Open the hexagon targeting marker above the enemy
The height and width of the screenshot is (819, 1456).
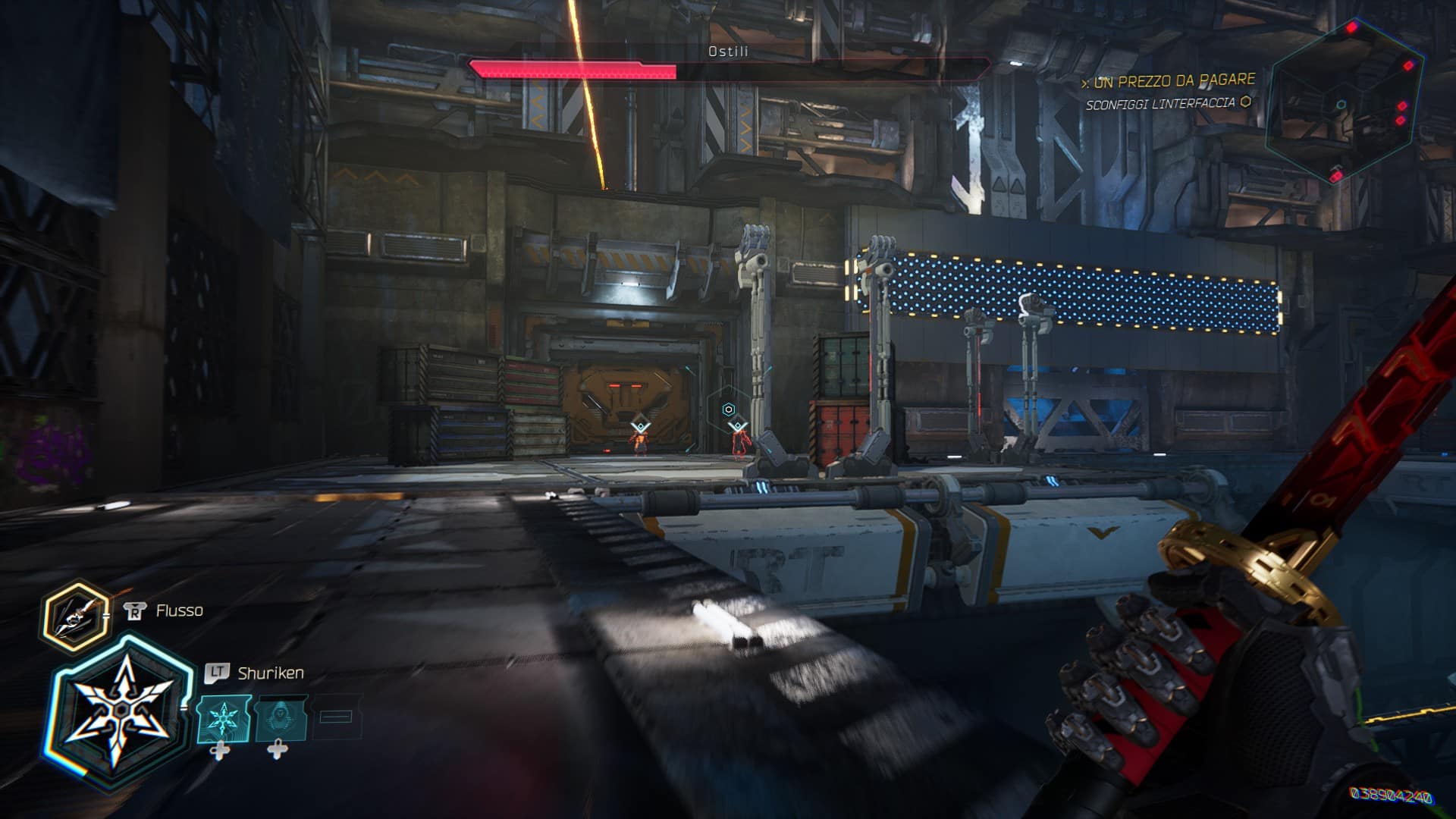point(730,409)
